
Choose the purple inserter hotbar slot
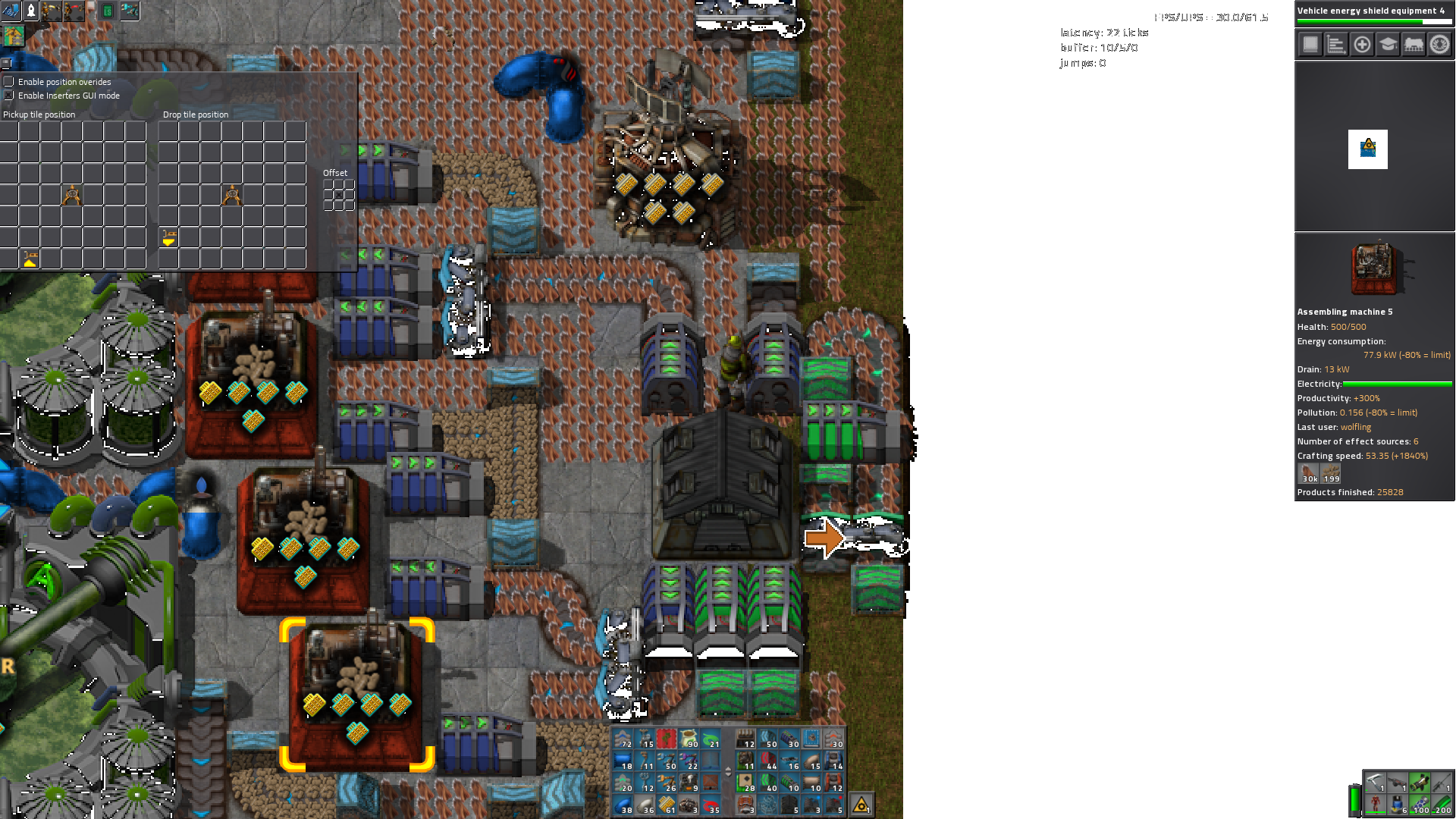[x=689, y=761]
